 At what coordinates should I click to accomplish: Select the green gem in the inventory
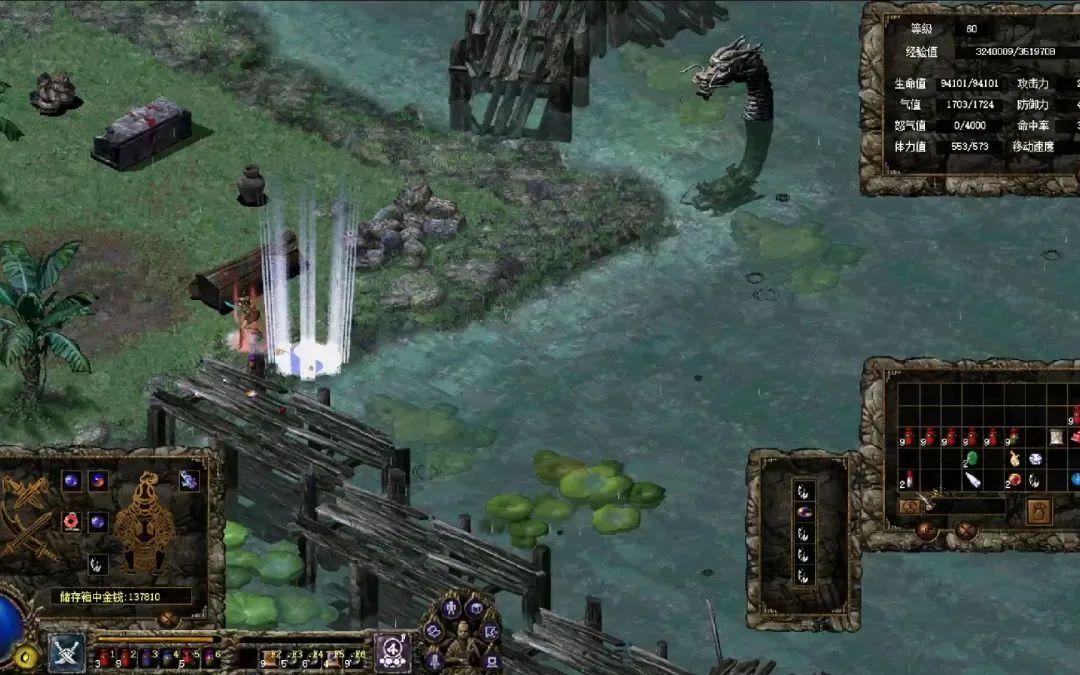pyautogui.click(x=971, y=459)
